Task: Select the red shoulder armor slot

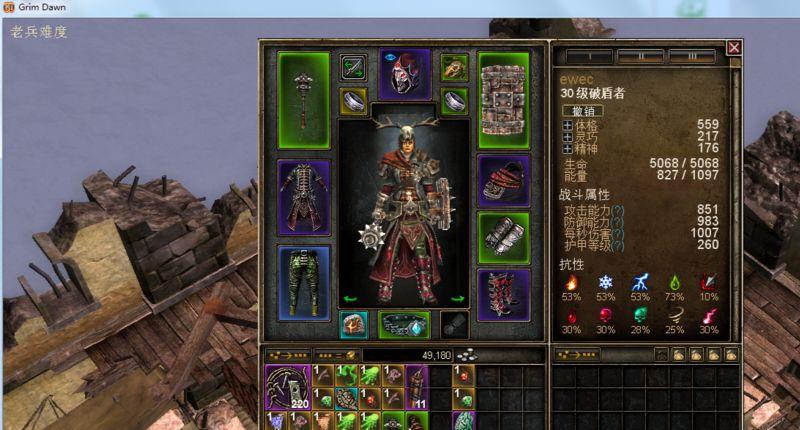Action: tap(503, 180)
